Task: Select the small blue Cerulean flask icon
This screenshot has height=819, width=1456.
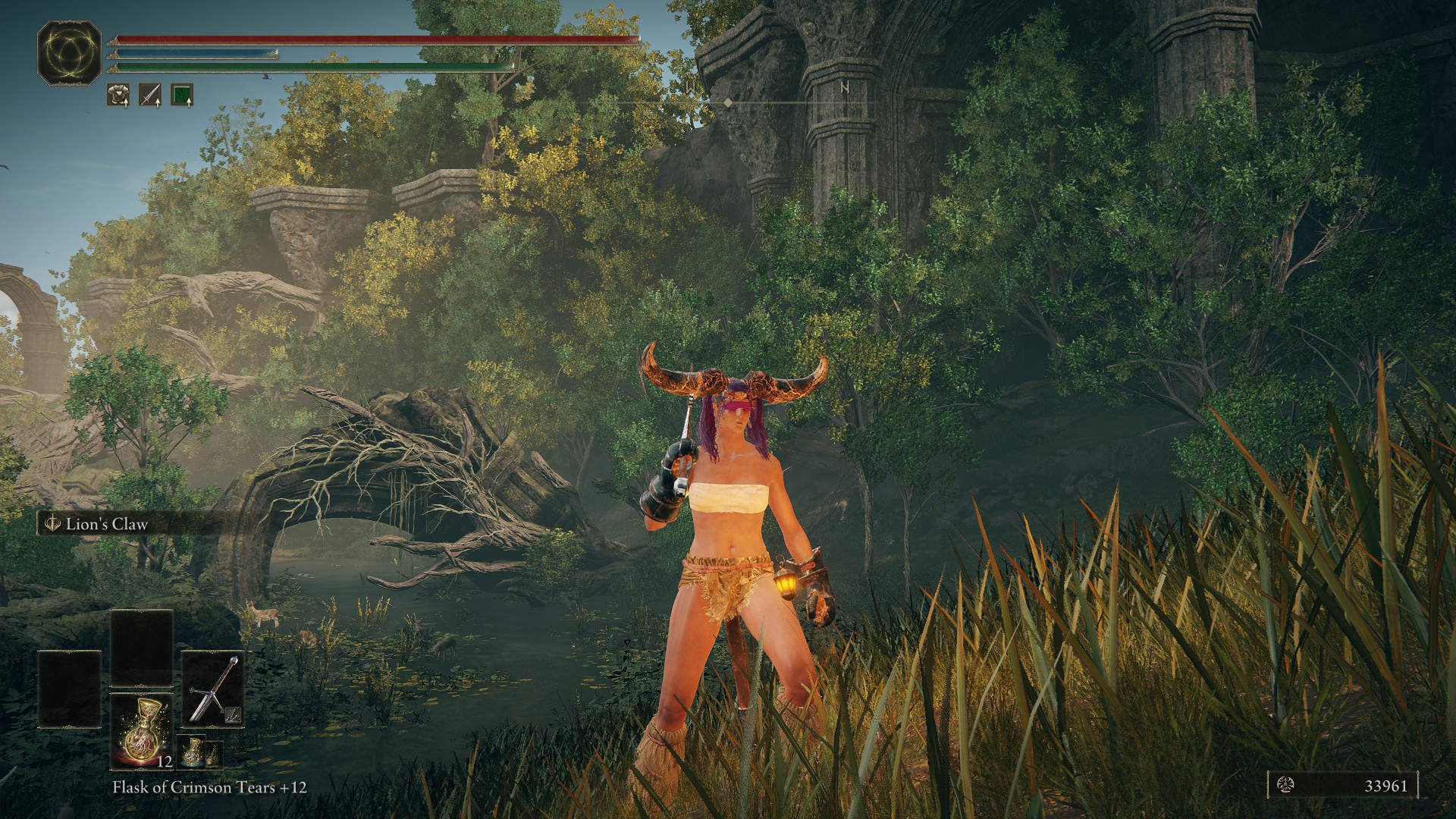Action: coord(193,752)
